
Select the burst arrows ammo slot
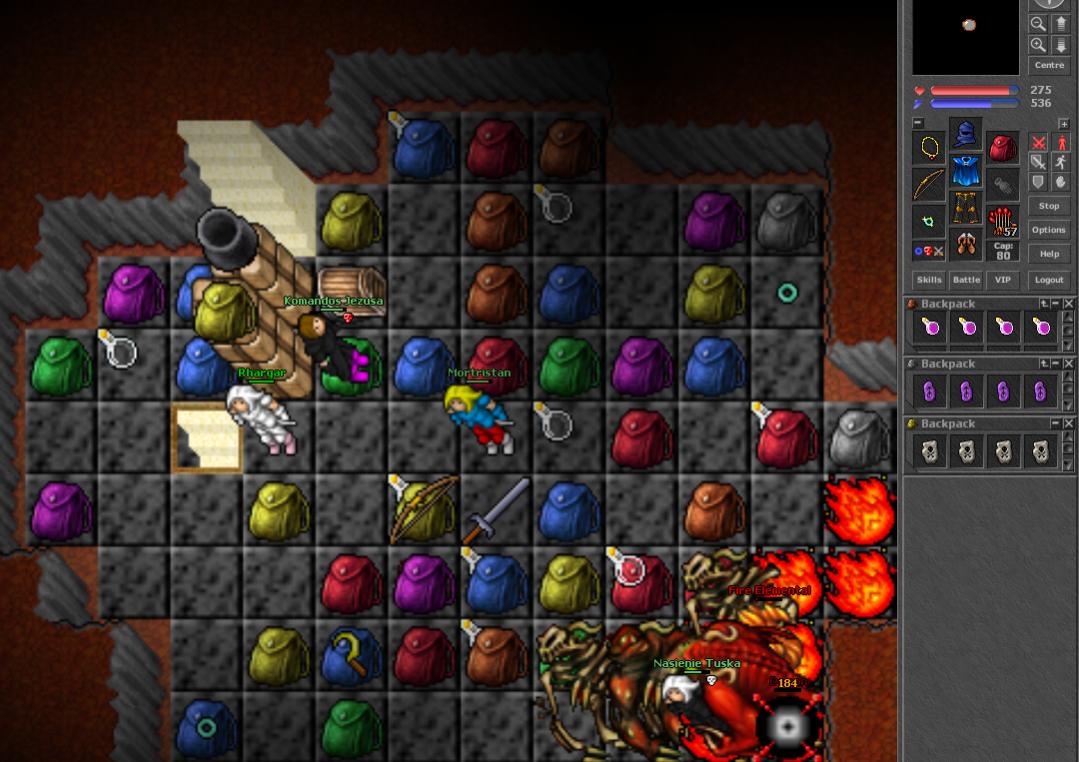[1002, 220]
